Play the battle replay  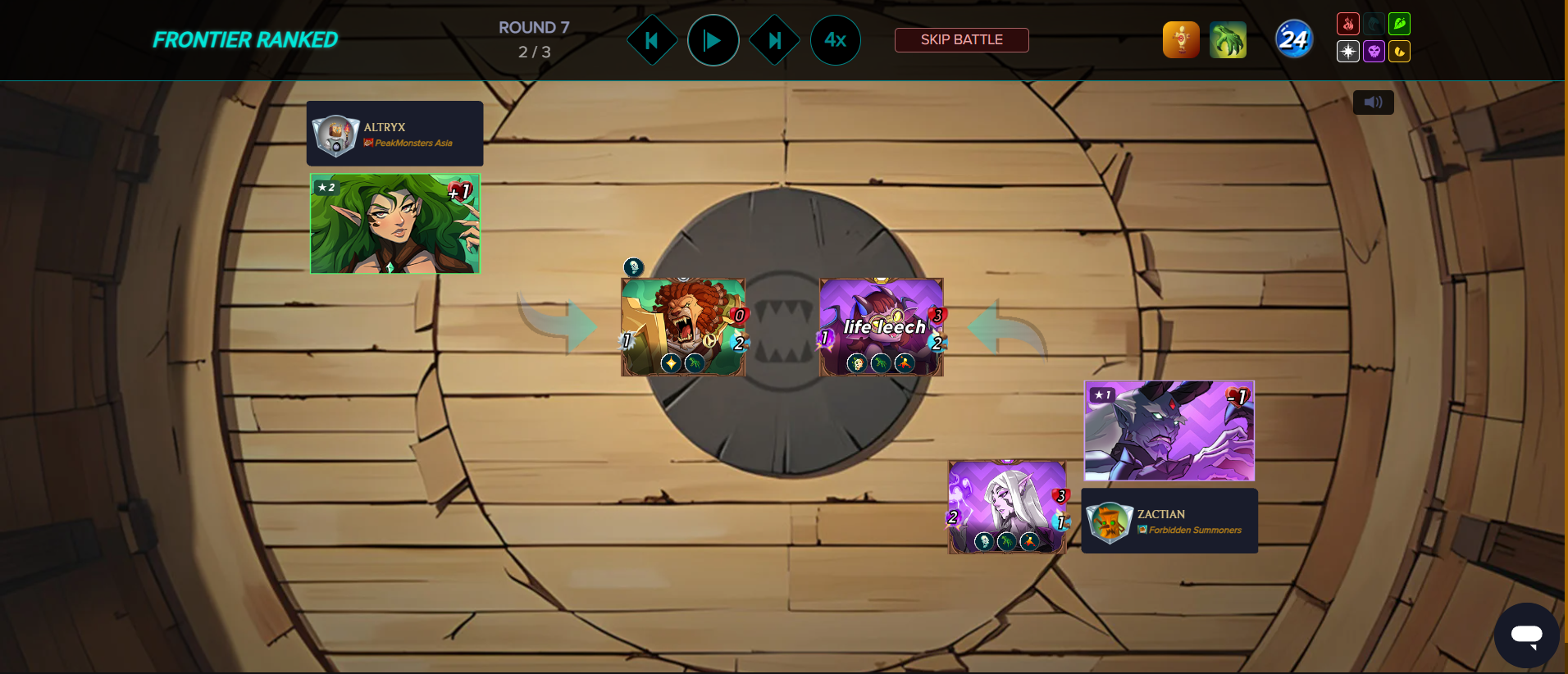coord(713,40)
